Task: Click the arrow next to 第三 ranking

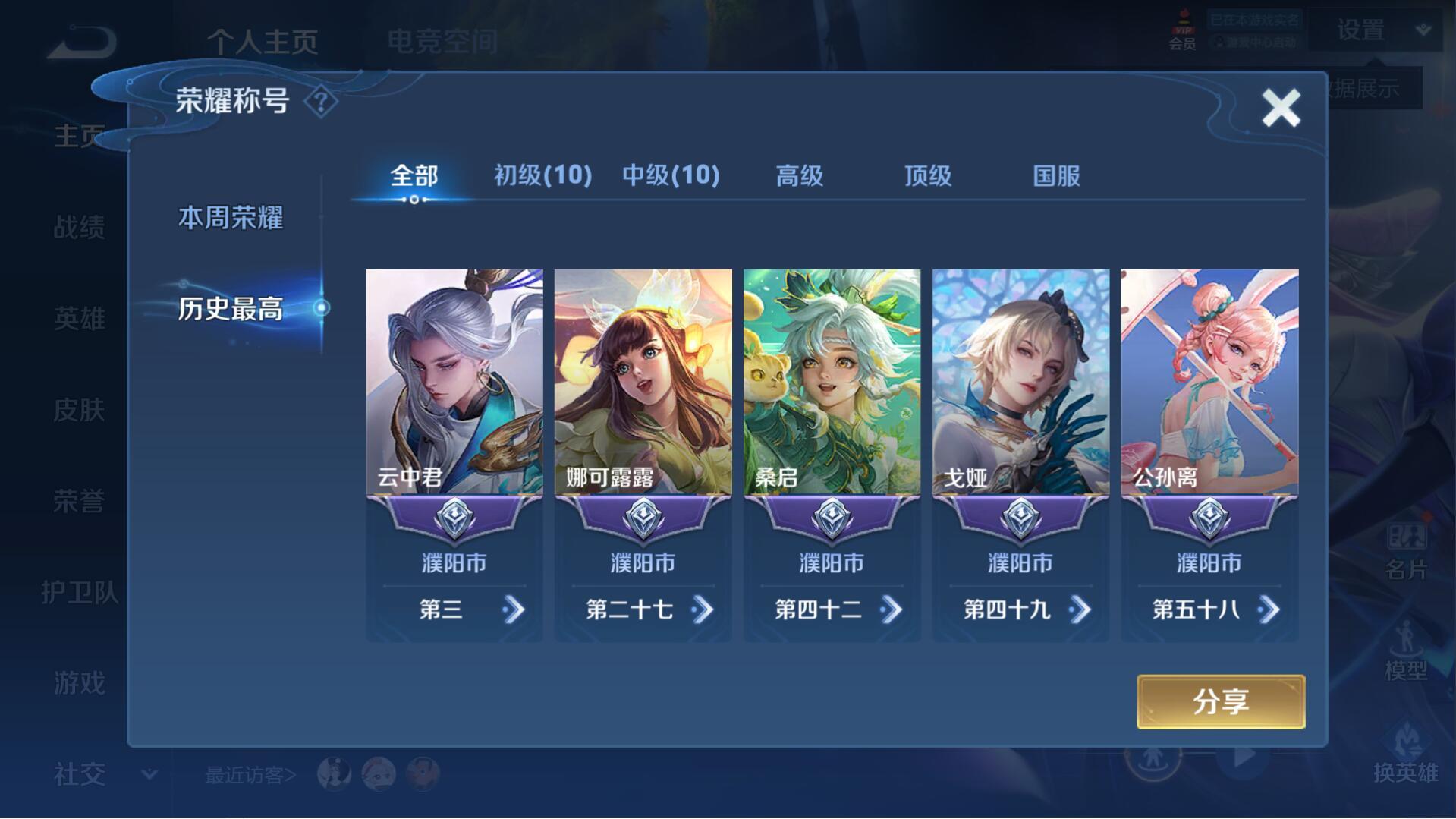Action: [514, 610]
